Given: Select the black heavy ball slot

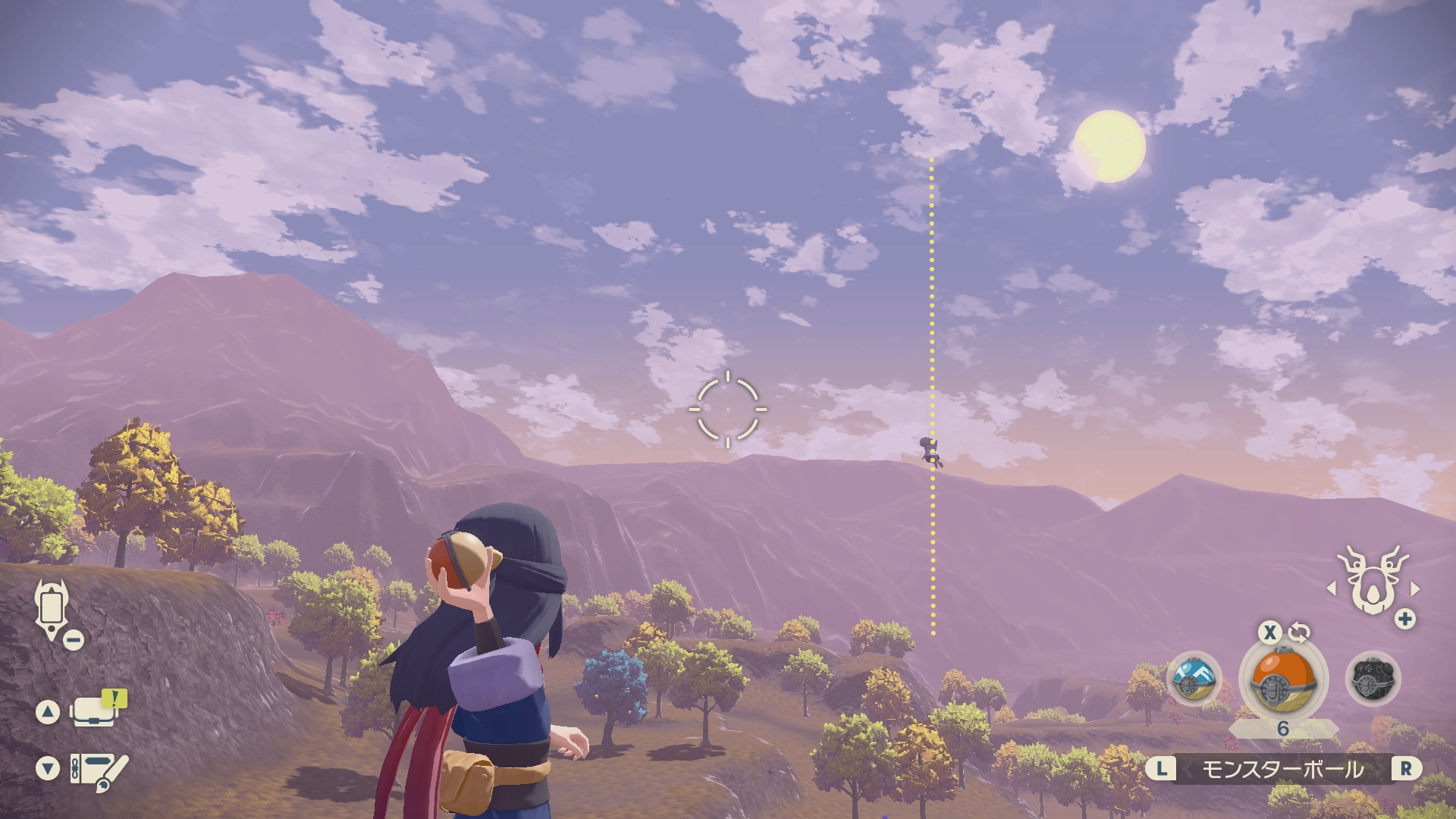Looking at the screenshot, I should click(x=1373, y=679).
